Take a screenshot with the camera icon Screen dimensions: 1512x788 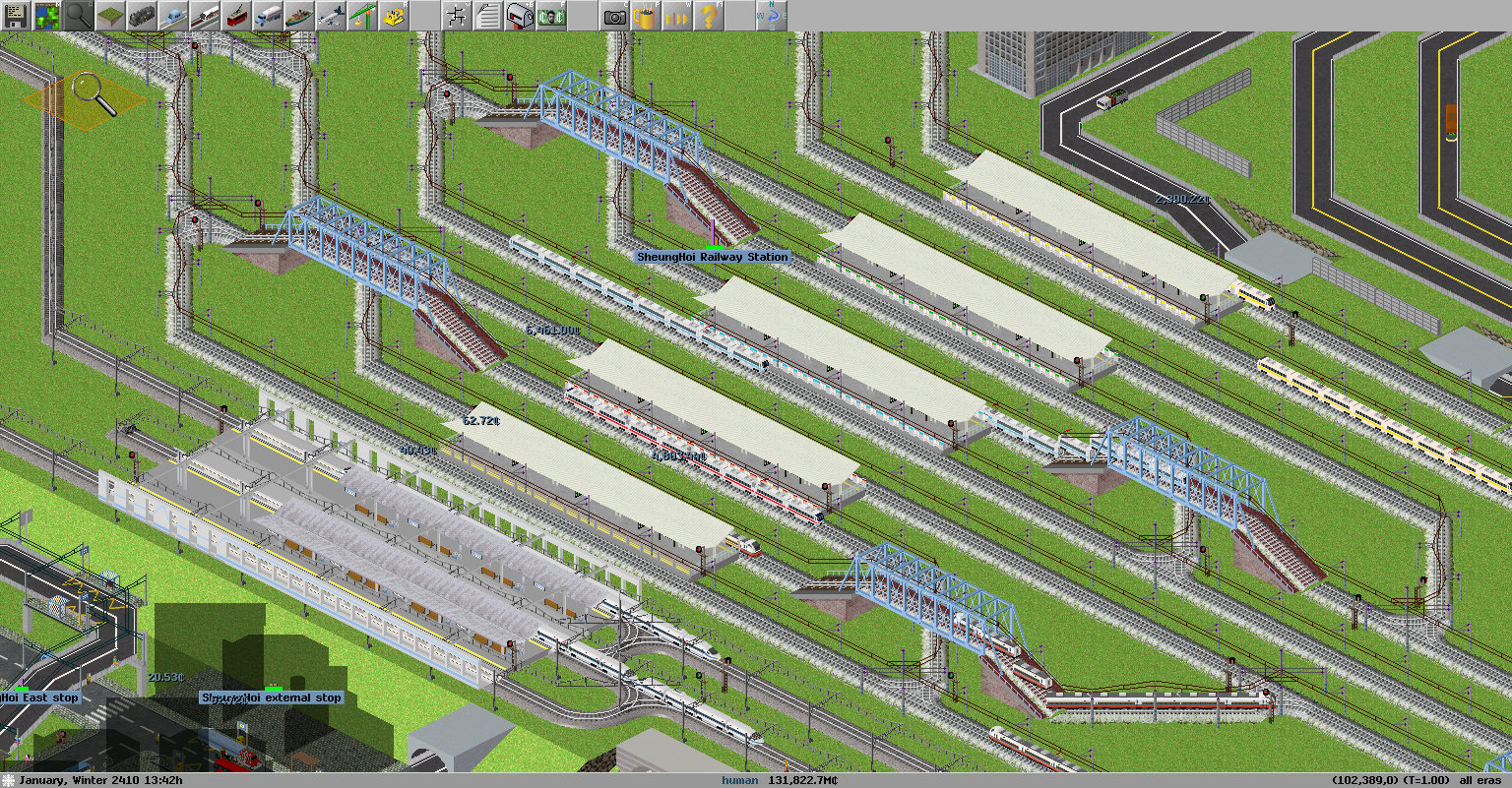point(614,16)
